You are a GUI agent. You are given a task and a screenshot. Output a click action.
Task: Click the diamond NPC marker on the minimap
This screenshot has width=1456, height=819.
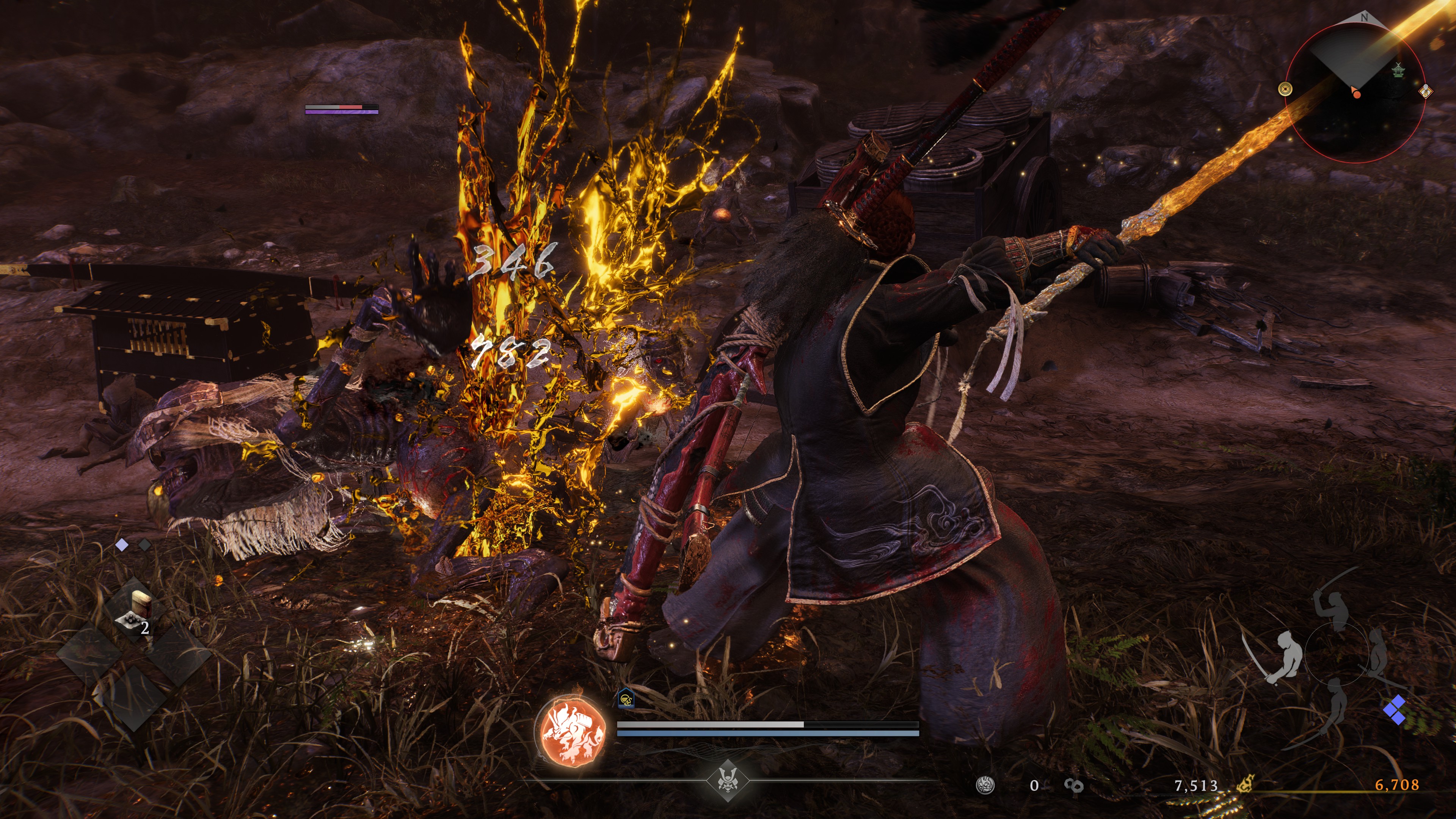[1426, 92]
